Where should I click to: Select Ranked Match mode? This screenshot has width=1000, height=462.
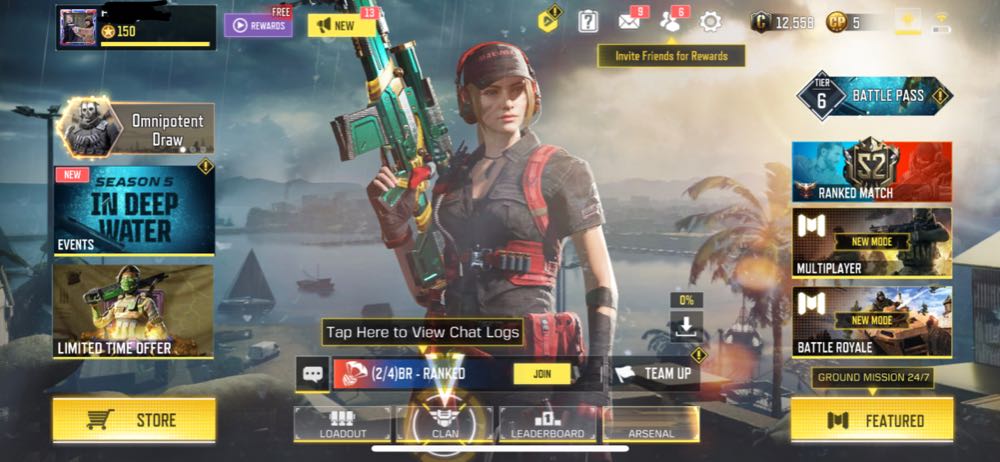click(871, 172)
